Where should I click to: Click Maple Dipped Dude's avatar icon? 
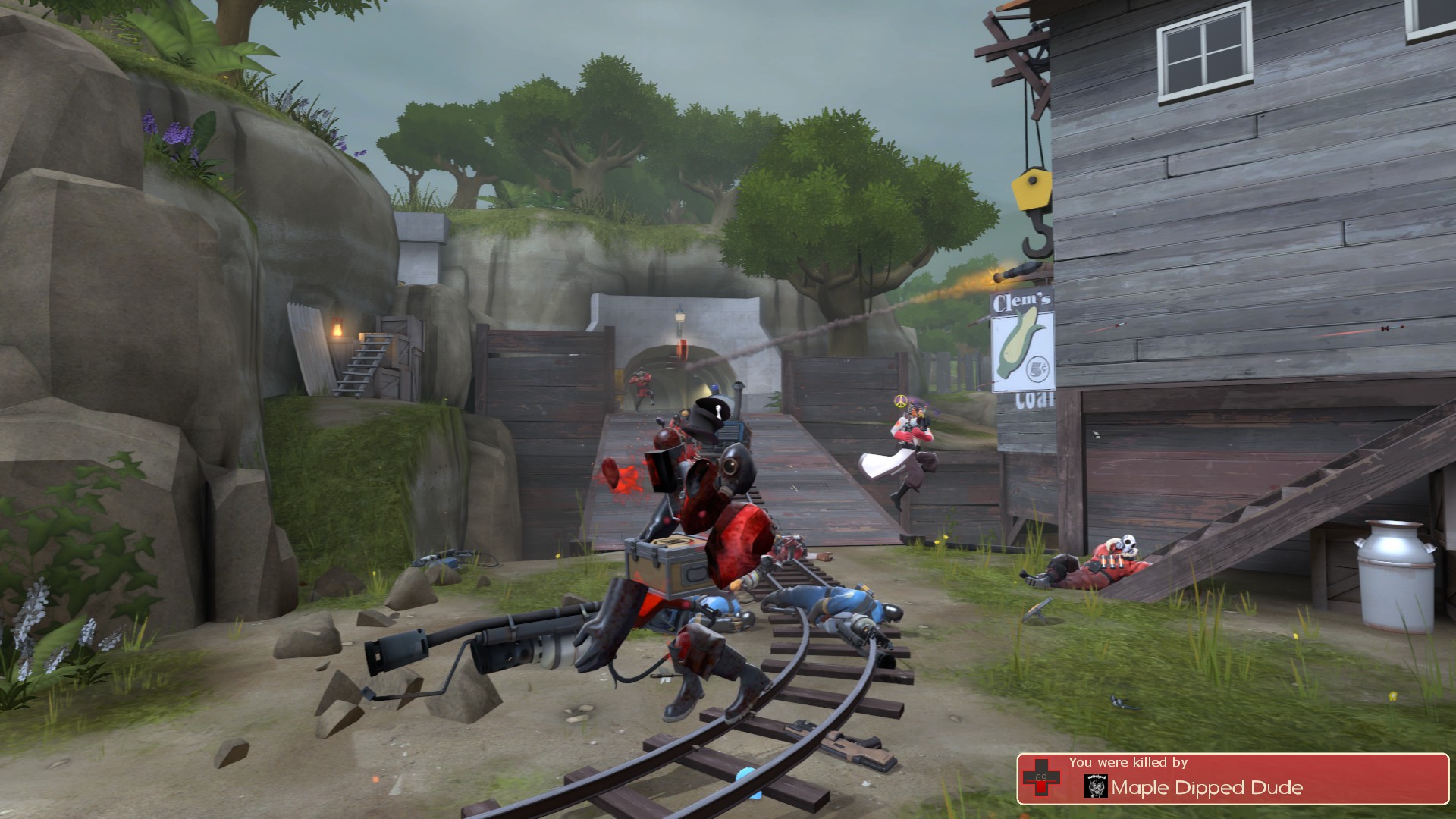(1096, 787)
